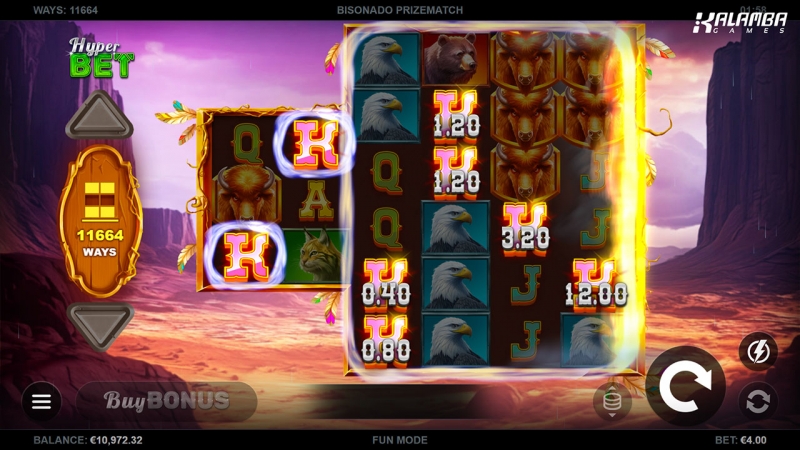This screenshot has height=450, width=800.
Task: Click the Hyper Bet logo
Action: (x=100, y=58)
